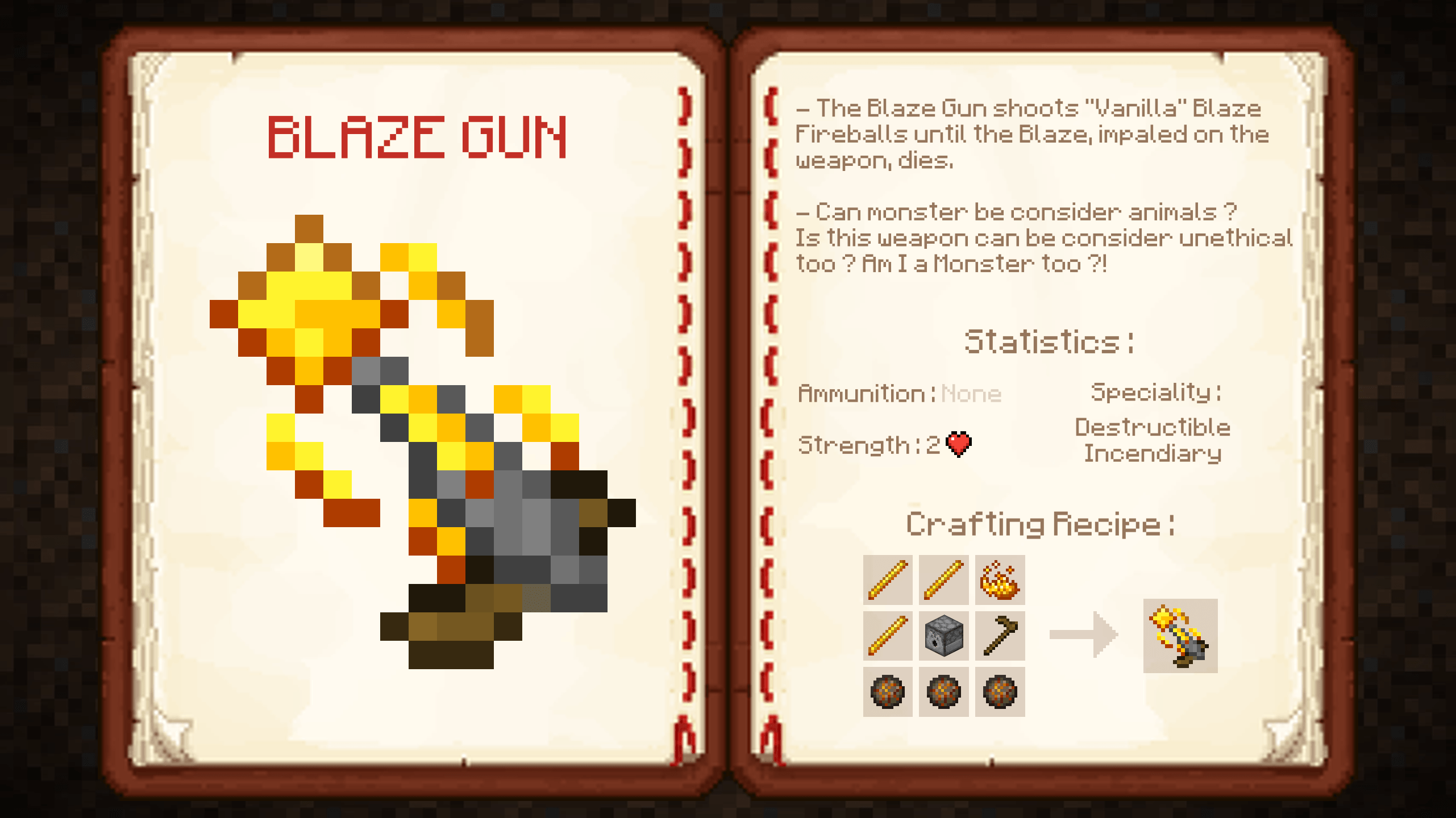Select the Speciality label on the right page
The height and width of the screenshot is (818, 1456).
tap(1155, 391)
